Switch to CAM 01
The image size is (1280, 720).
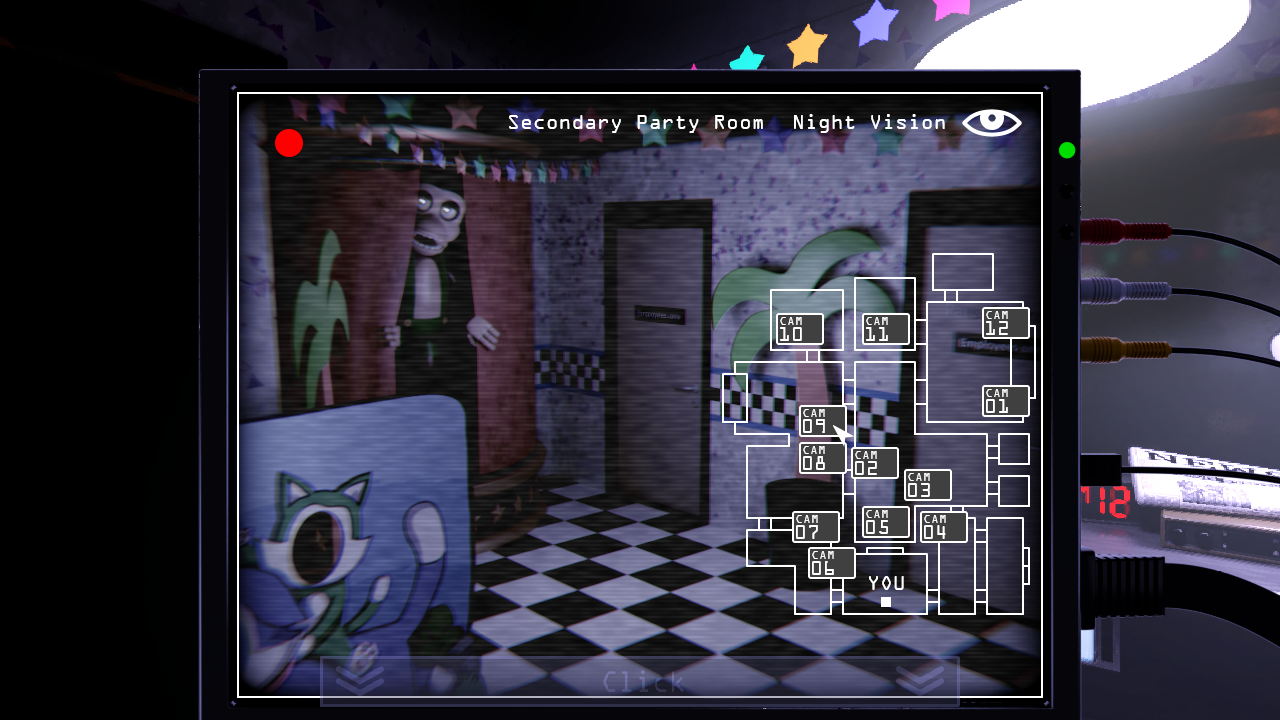[1003, 400]
